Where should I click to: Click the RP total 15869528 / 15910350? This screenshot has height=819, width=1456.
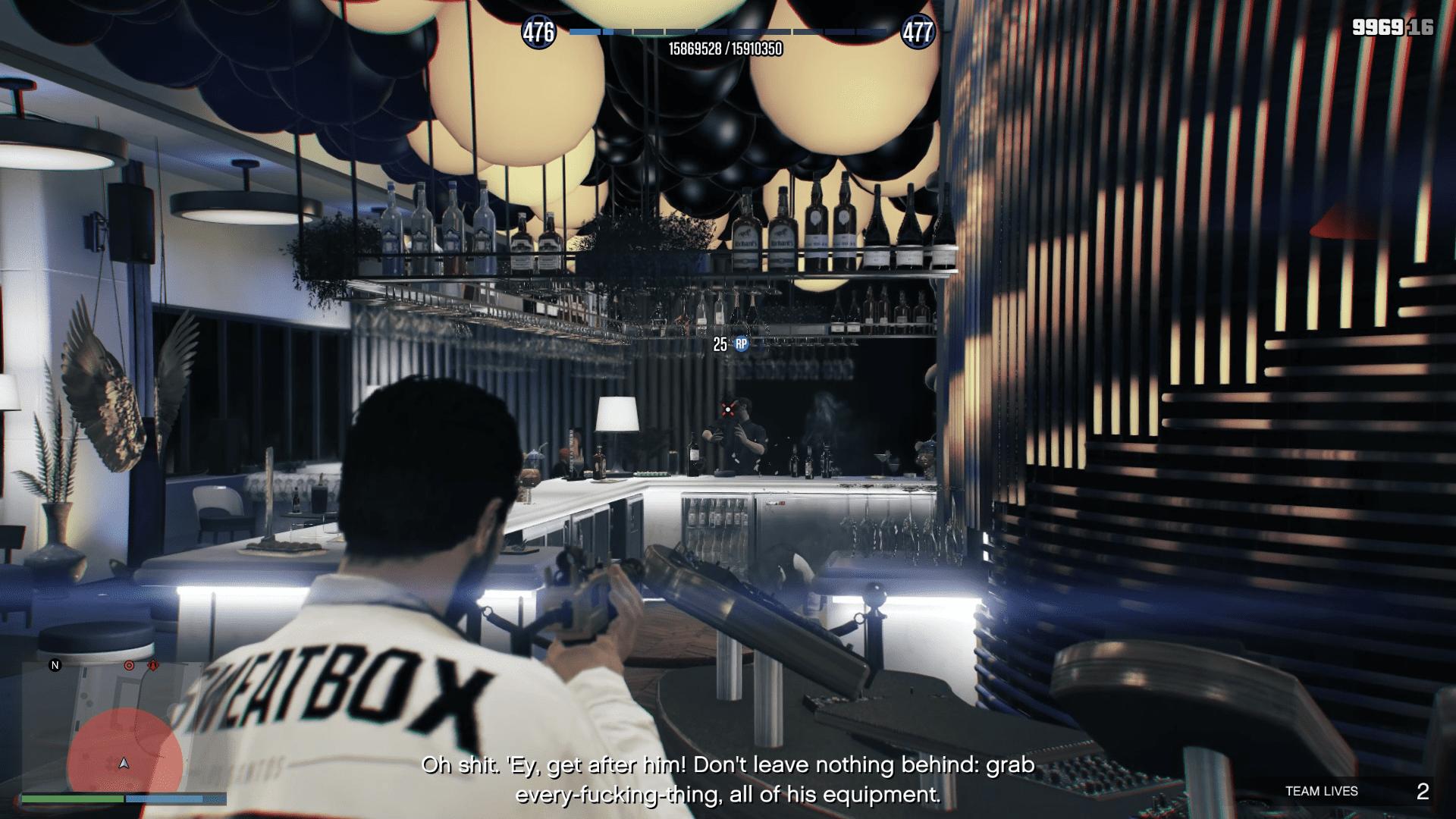(x=725, y=48)
